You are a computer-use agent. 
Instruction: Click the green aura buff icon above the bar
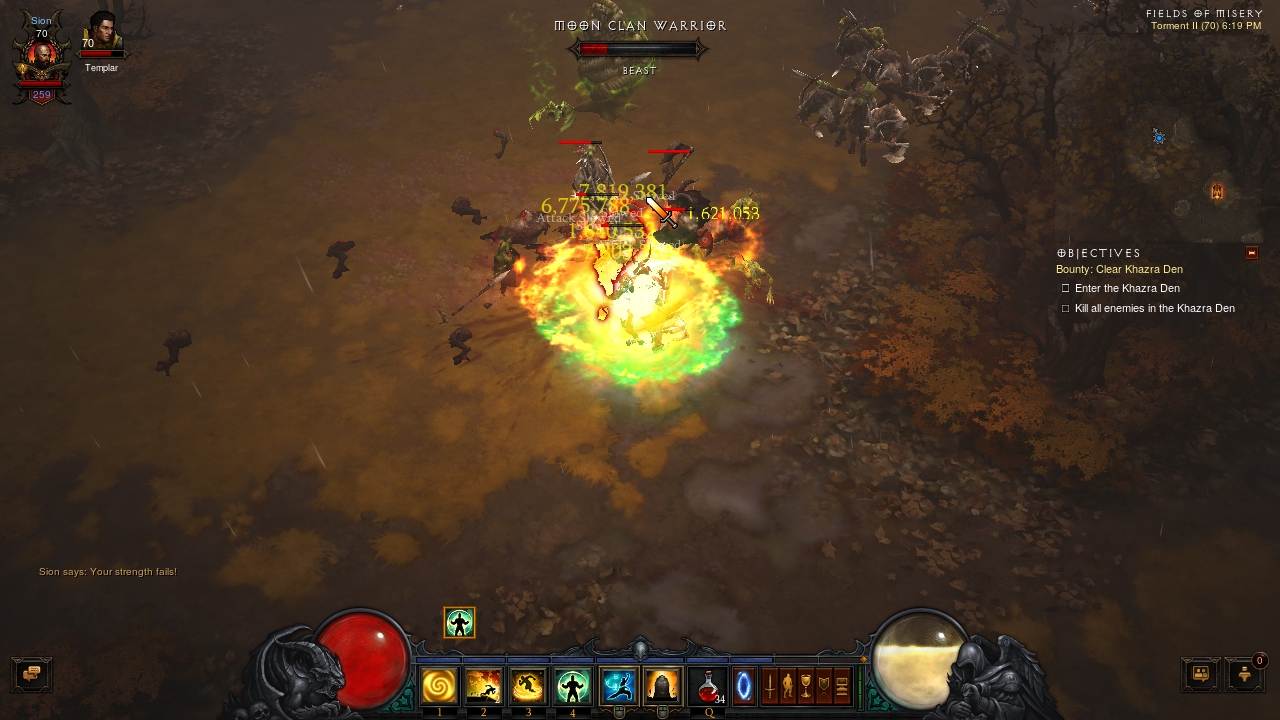459,623
